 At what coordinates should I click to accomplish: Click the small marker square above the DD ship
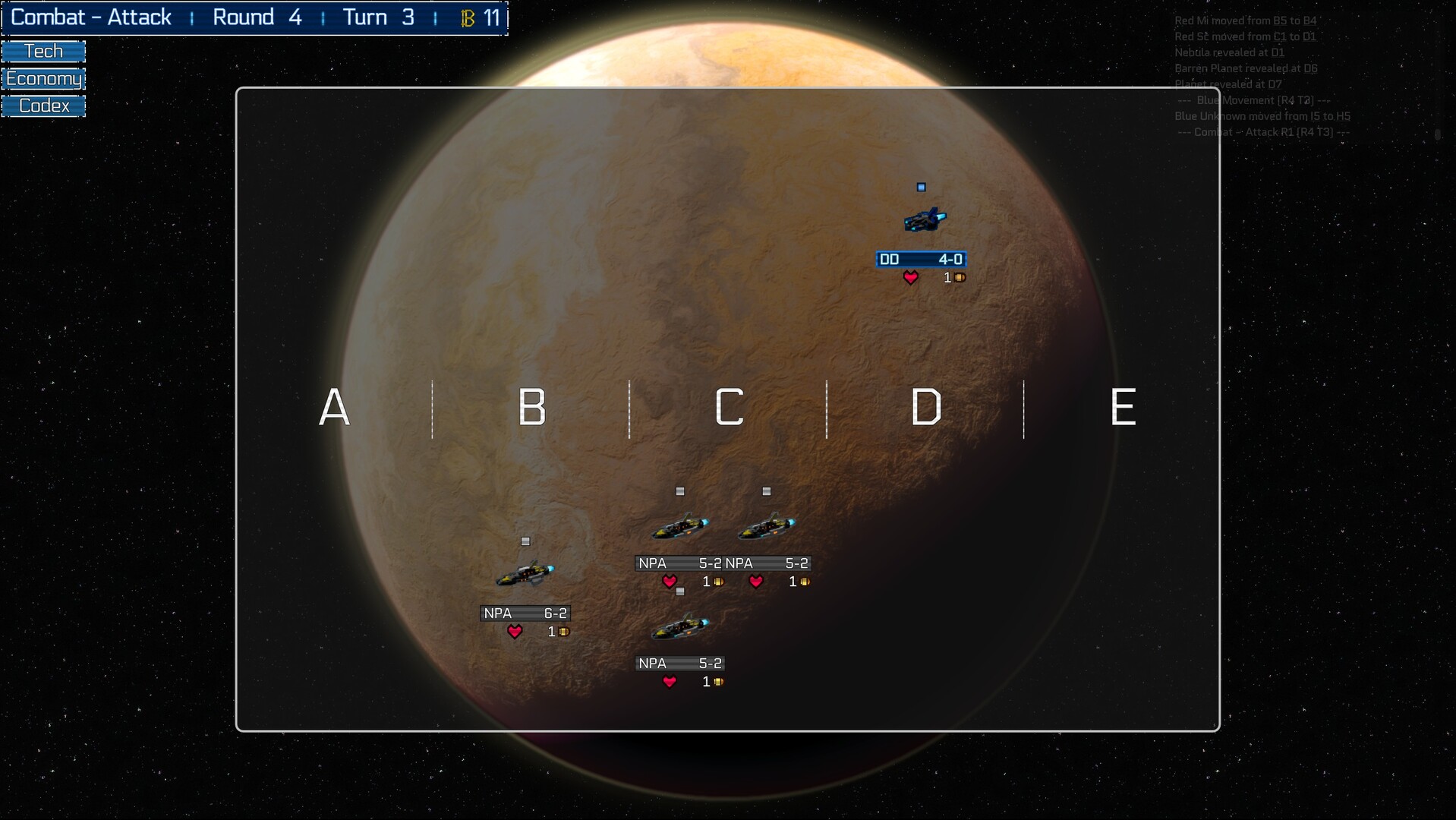921,185
